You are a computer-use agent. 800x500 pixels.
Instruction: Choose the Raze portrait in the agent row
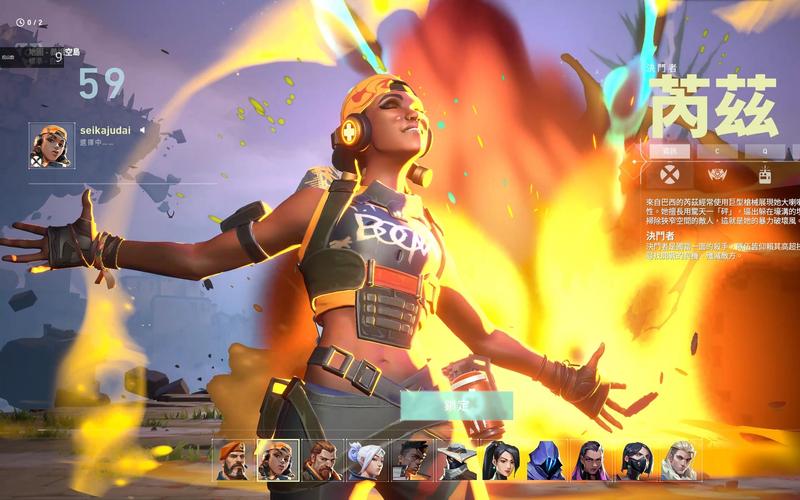(x=275, y=460)
